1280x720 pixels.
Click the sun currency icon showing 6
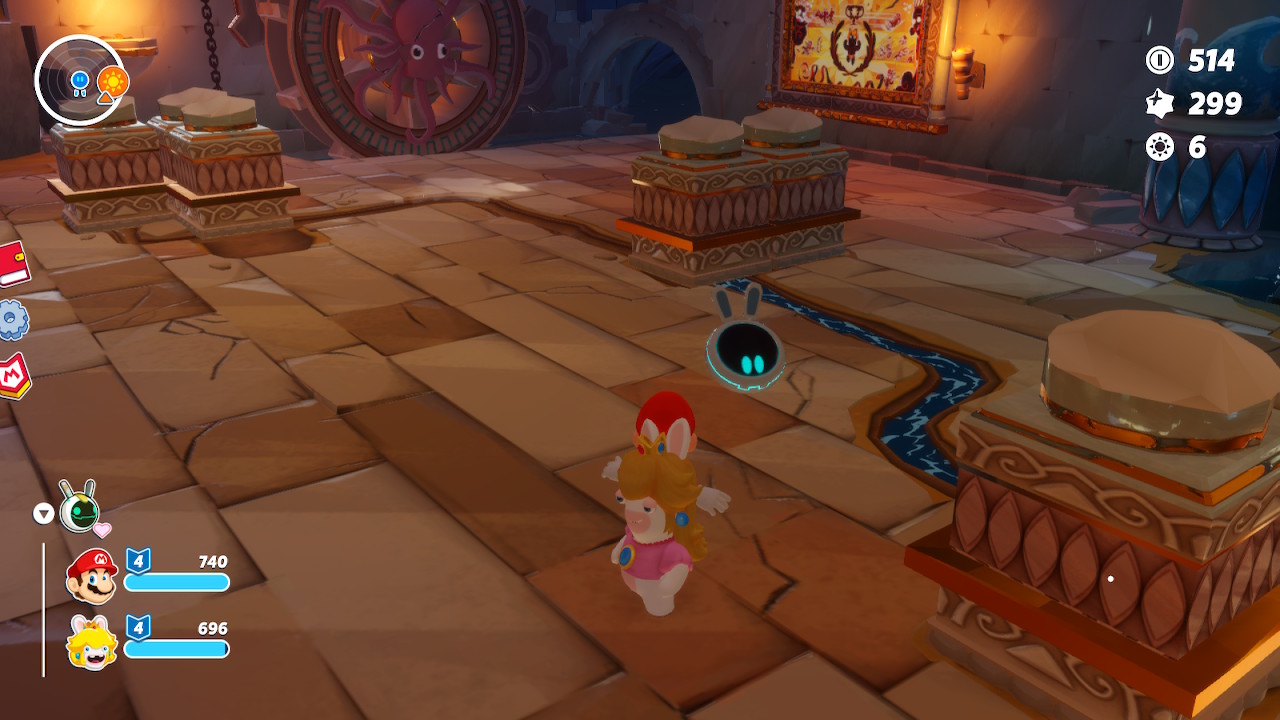[1160, 143]
